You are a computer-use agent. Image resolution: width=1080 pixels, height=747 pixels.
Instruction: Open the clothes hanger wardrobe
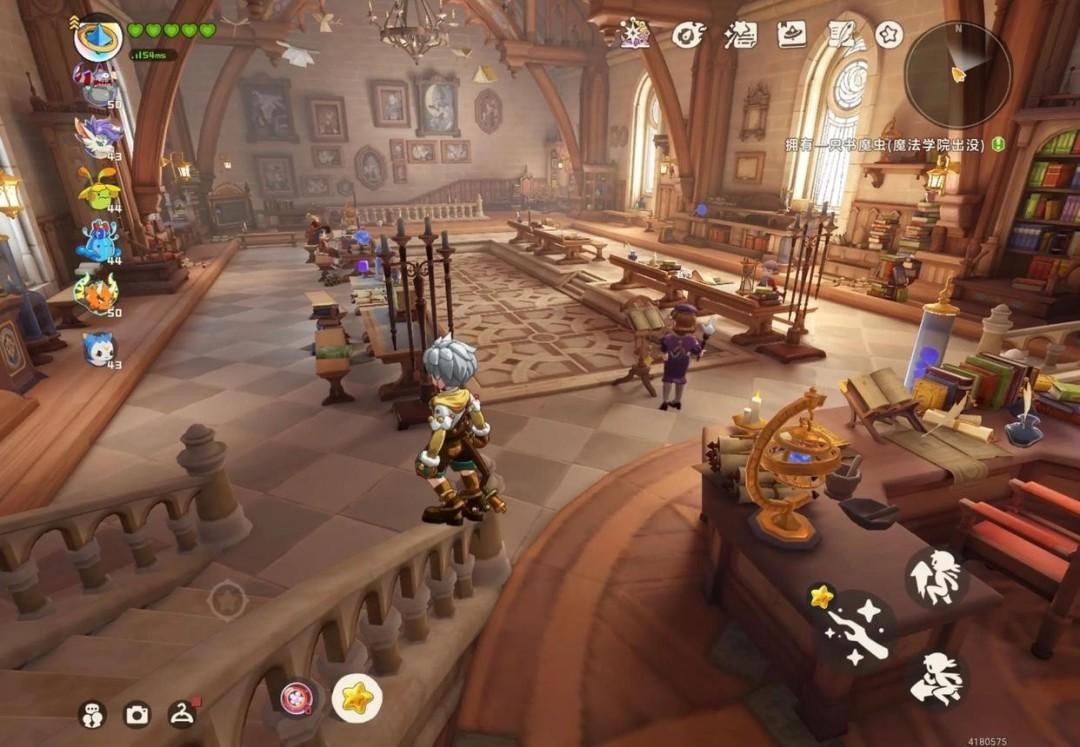(x=182, y=713)
